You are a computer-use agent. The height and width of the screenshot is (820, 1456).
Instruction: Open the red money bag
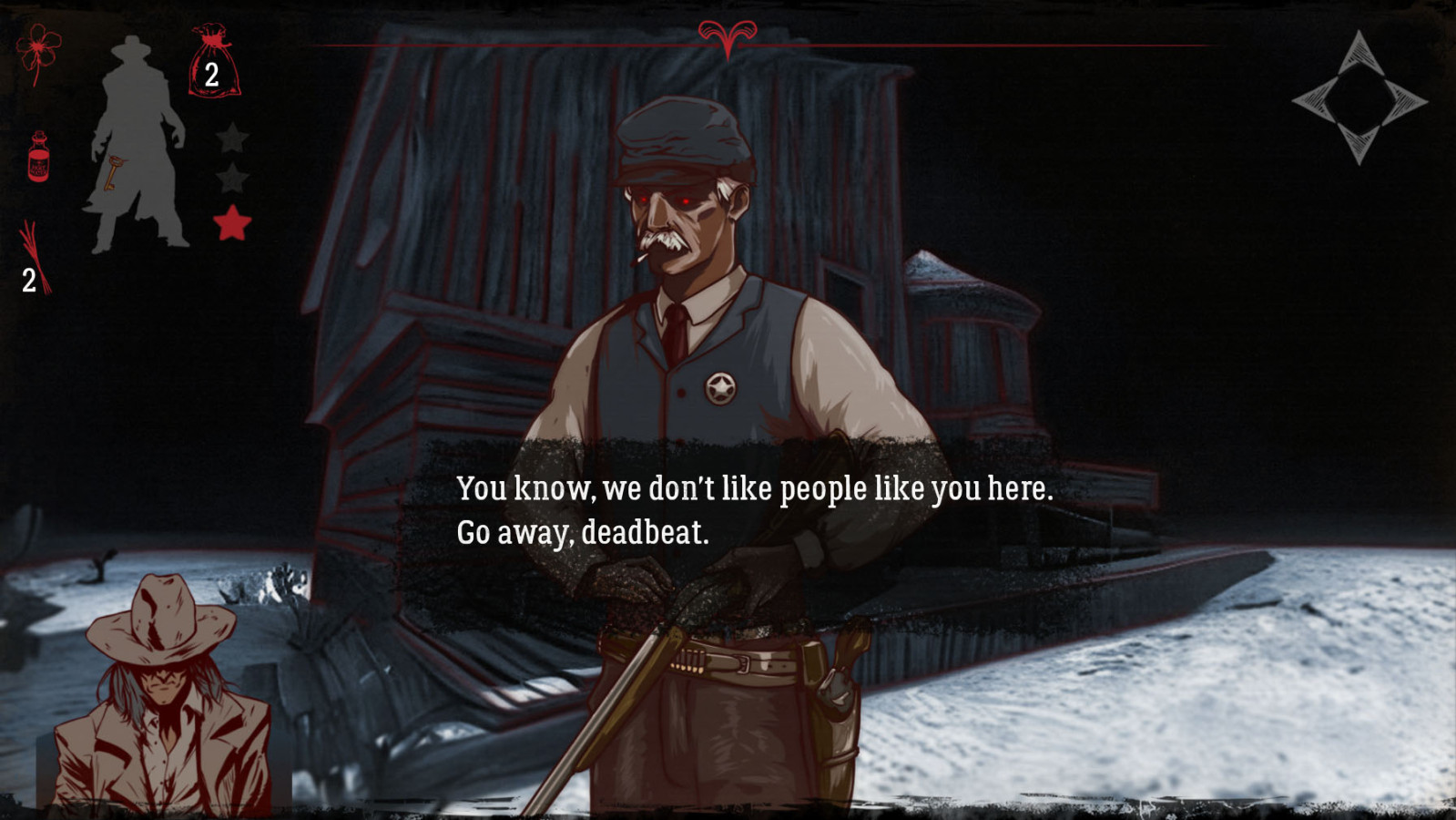pyautogui.click(x=213, y=63)
